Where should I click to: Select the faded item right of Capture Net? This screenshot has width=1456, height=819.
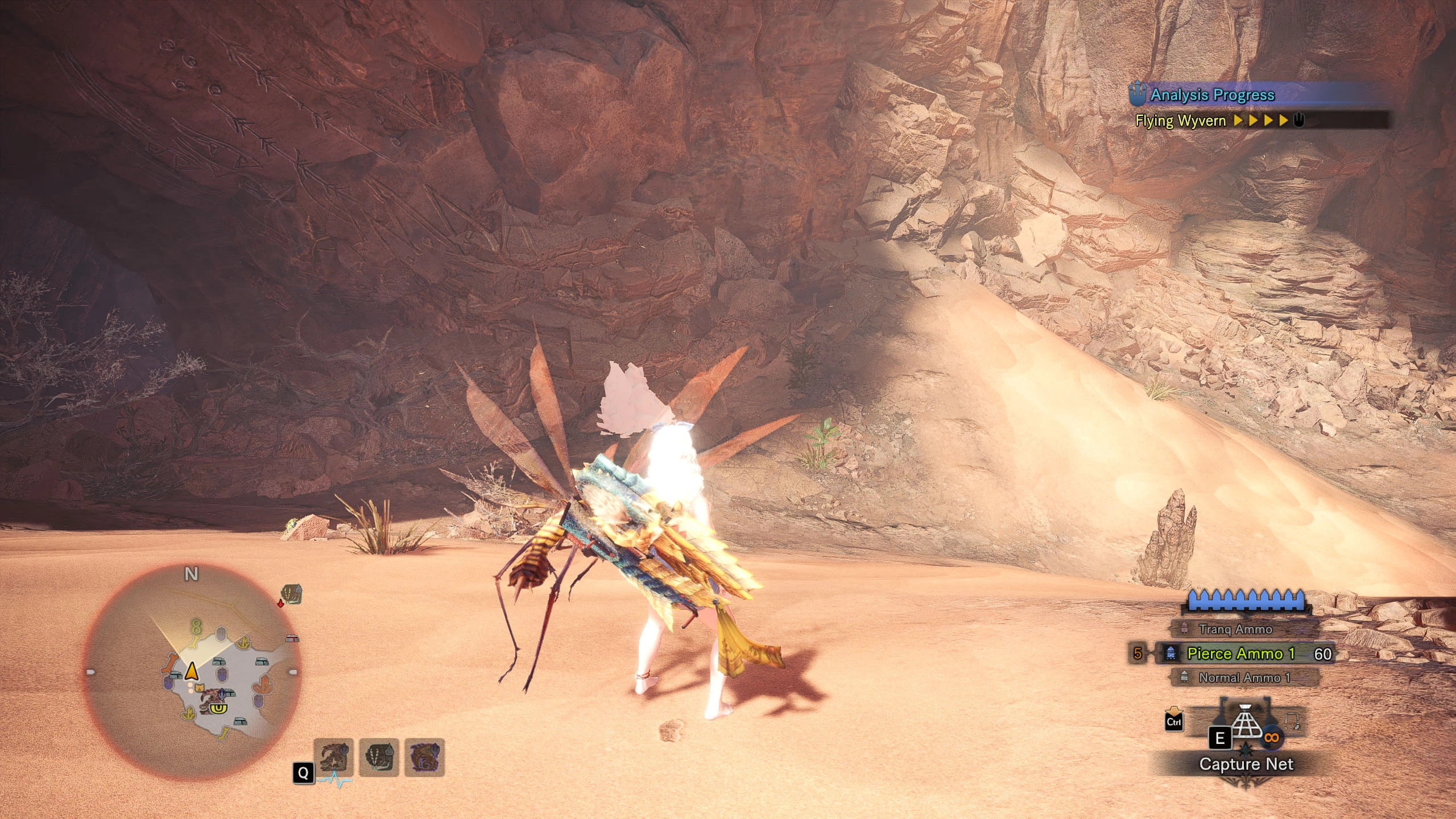point(1292,723)
